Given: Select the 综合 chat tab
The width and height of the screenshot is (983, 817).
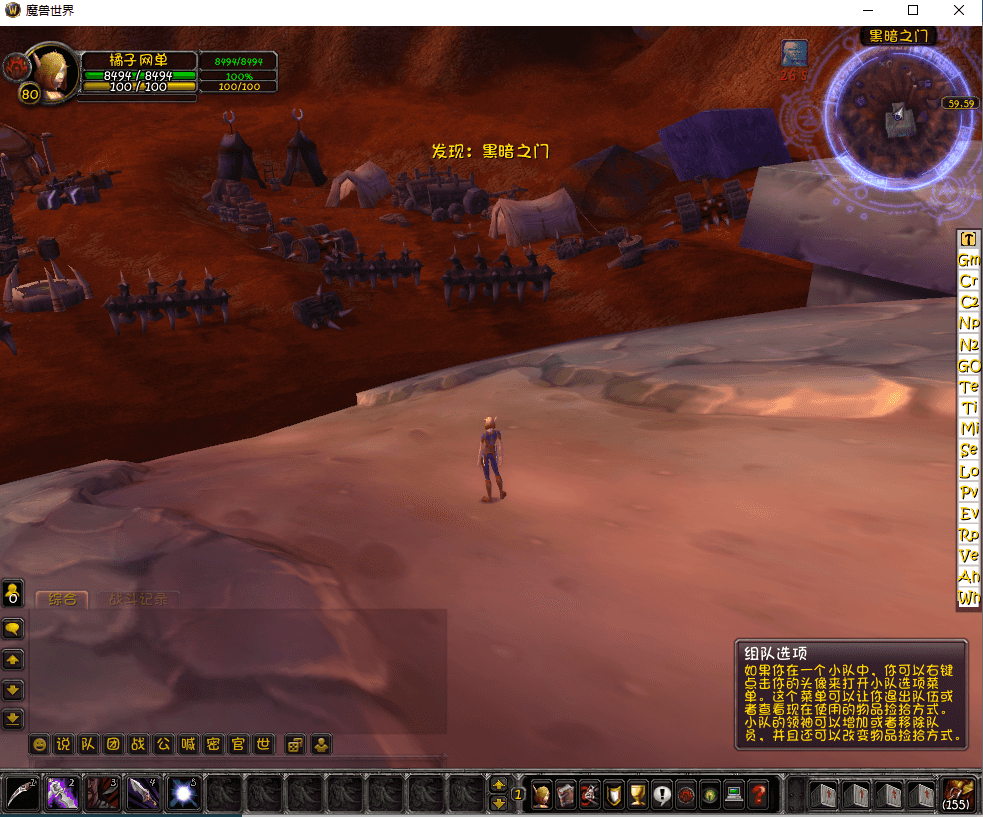Looking at the screenshot, I should [62, 600].
